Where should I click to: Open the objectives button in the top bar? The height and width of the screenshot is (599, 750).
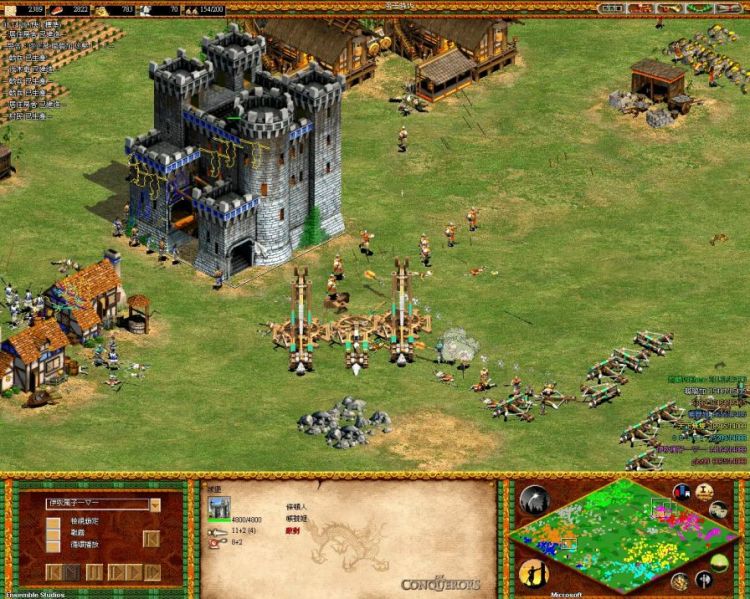coord(609,8)
